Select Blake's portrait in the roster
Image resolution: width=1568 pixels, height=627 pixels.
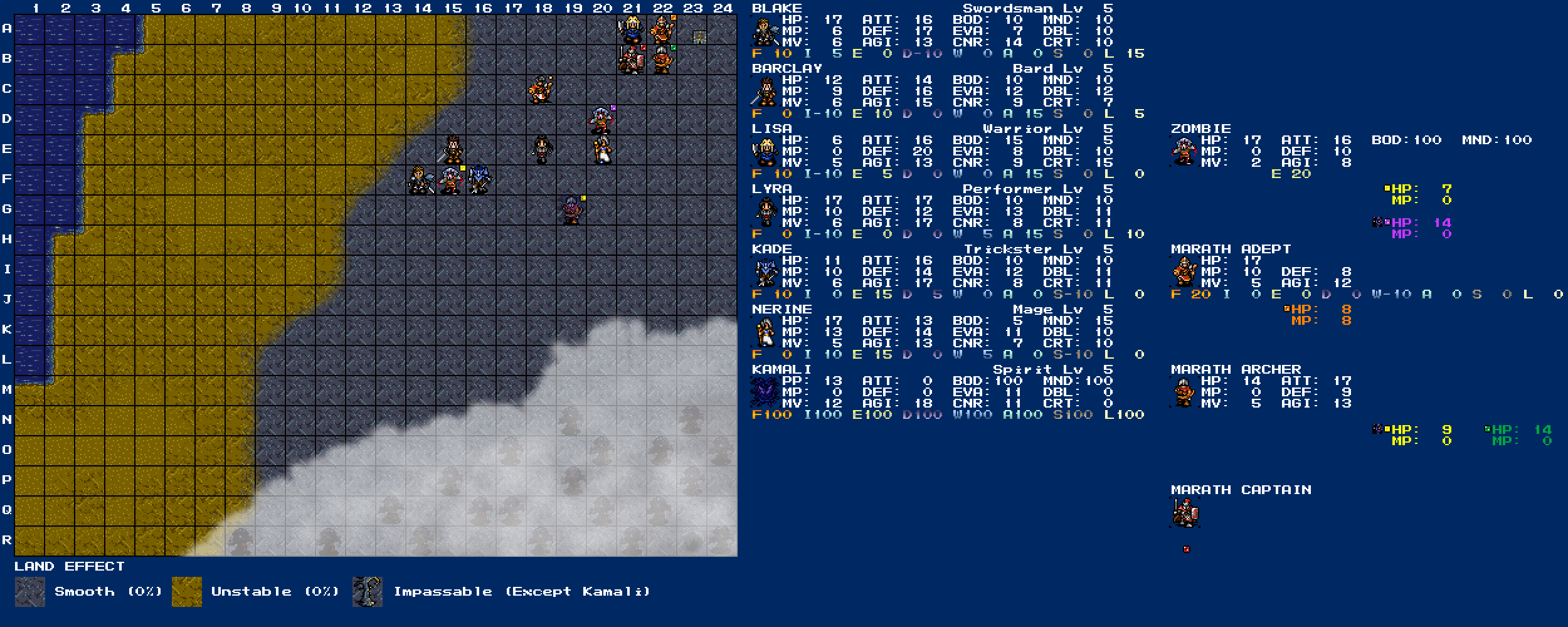(x=765, y=31)
